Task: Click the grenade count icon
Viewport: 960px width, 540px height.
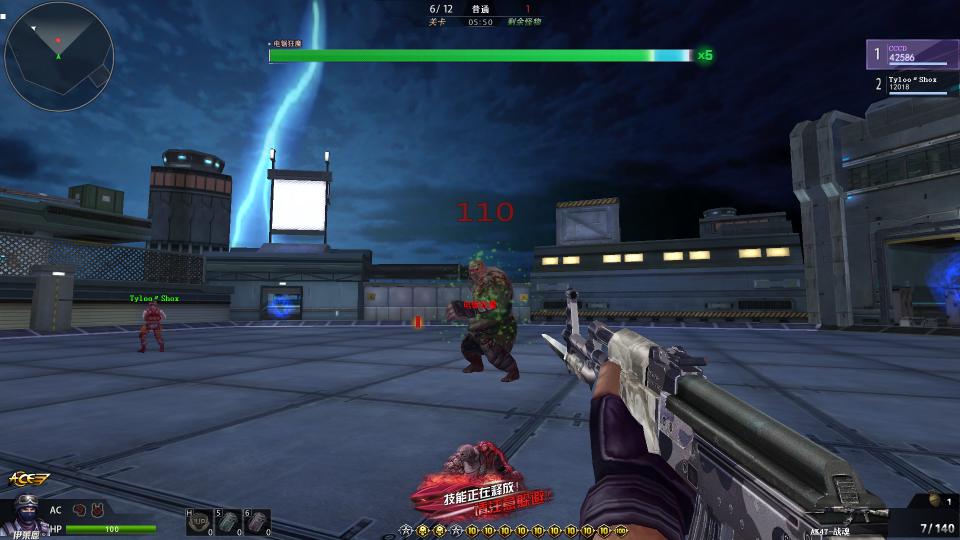Action: (935, 500)
